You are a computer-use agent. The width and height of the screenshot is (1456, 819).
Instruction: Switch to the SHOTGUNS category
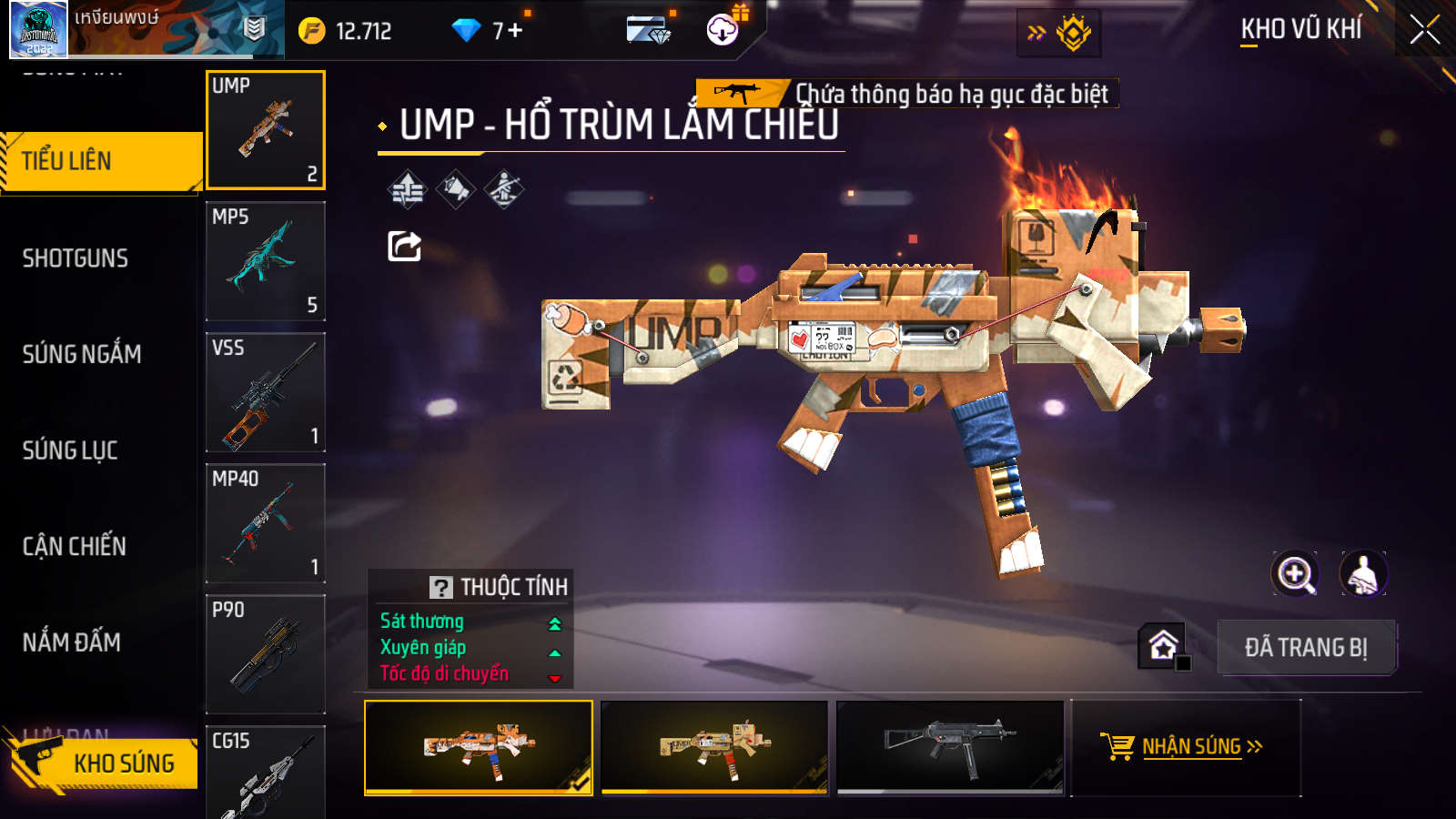(76, 258)
